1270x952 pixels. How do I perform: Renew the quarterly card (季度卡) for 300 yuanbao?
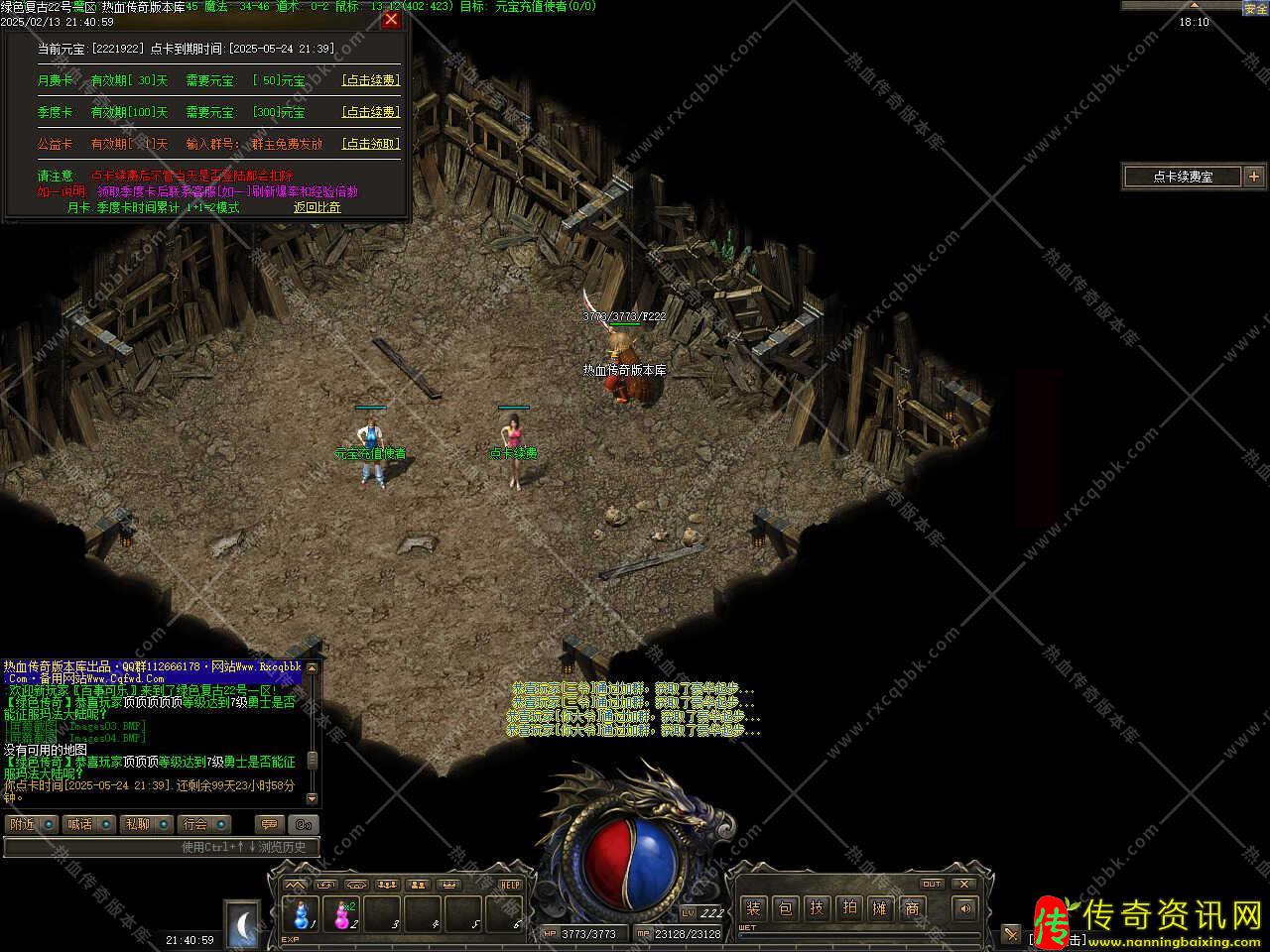[370, 112]
